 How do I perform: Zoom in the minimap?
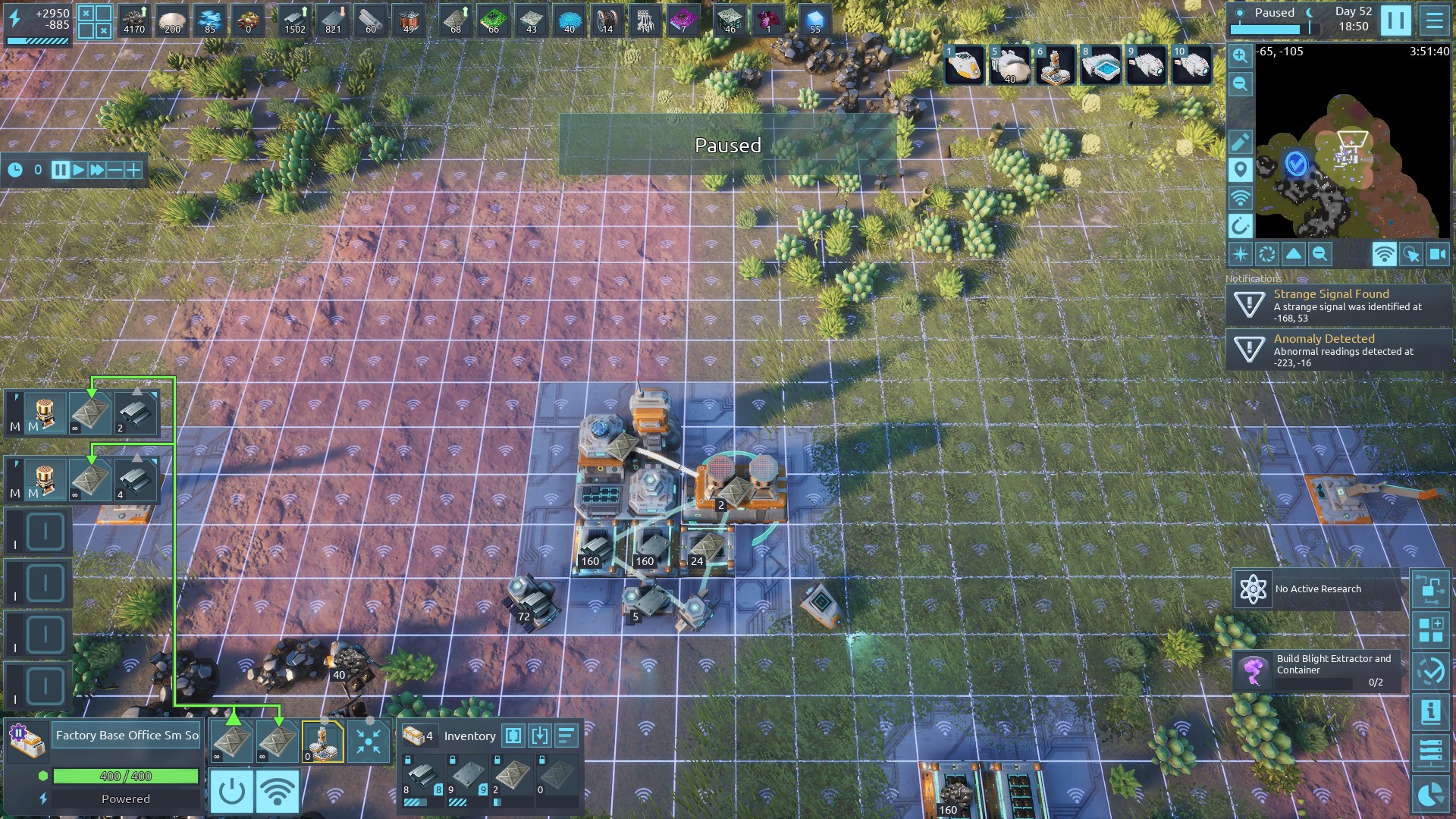click(x=1240, y=55)
